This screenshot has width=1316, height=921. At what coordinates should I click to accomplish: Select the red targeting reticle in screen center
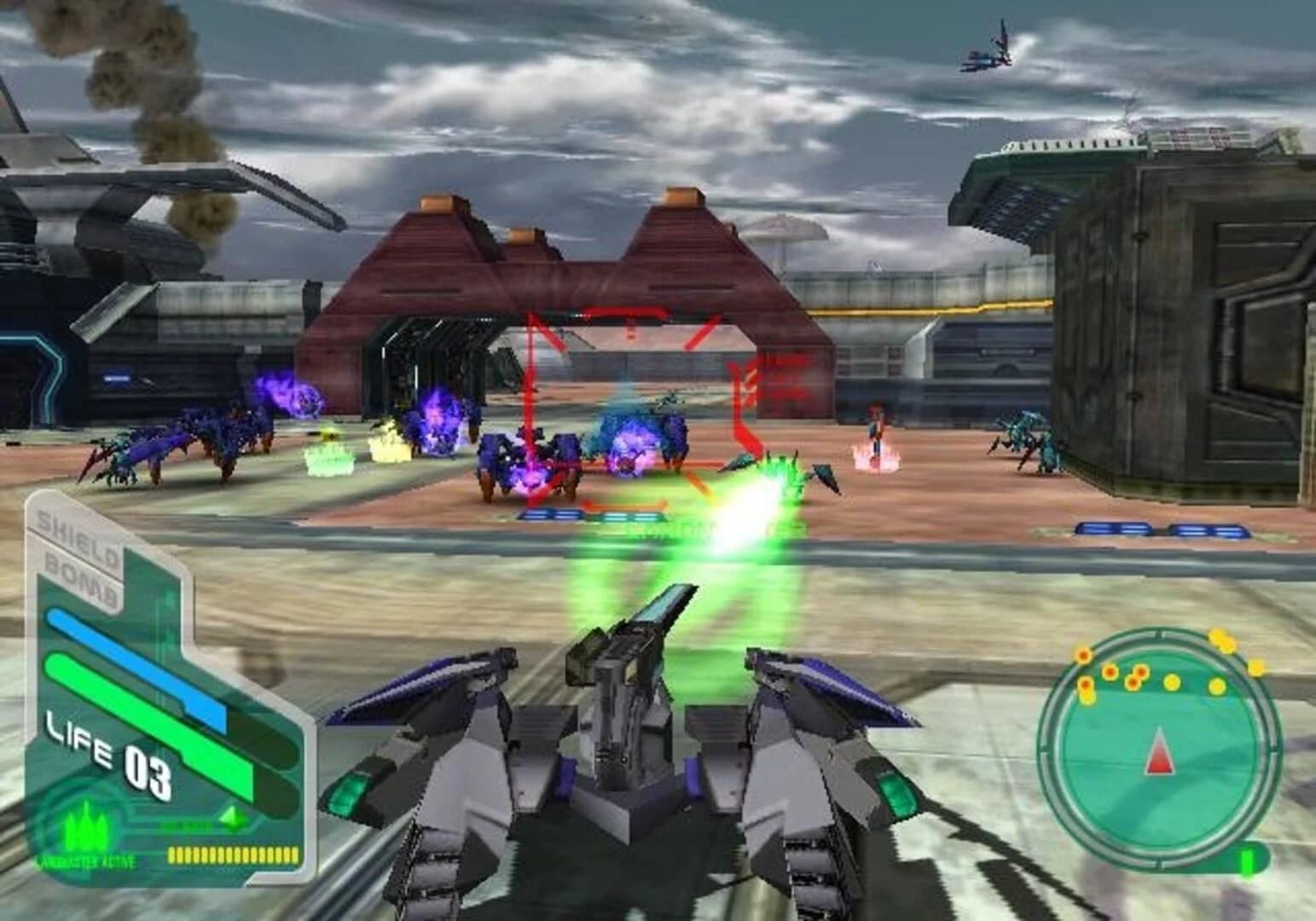tap(635, 401)
